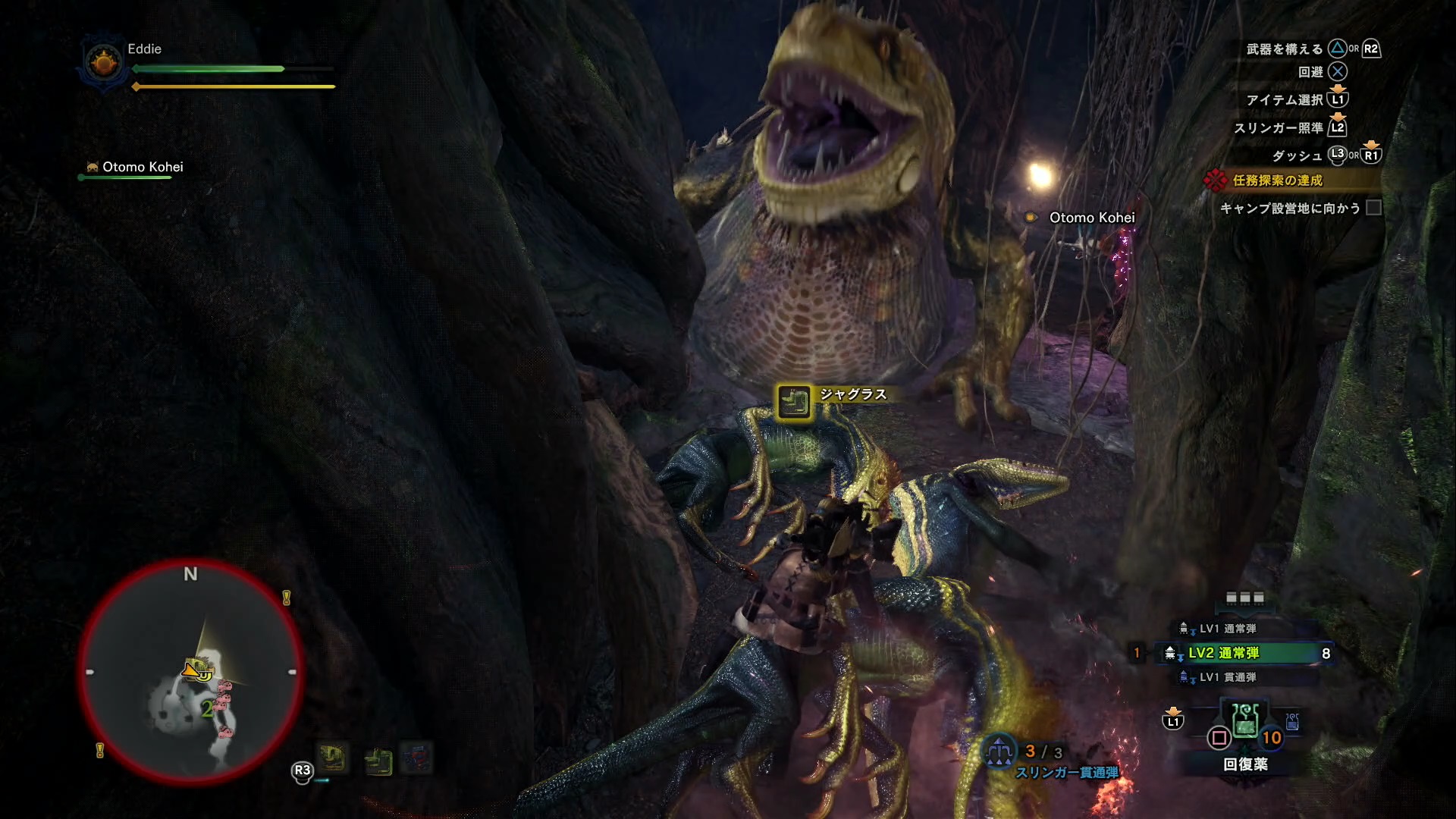The height and width of the screenshot is (819, 1456).
Task: Open the 任務探索の達成 quest objective
Action: tap(1277, 180)
